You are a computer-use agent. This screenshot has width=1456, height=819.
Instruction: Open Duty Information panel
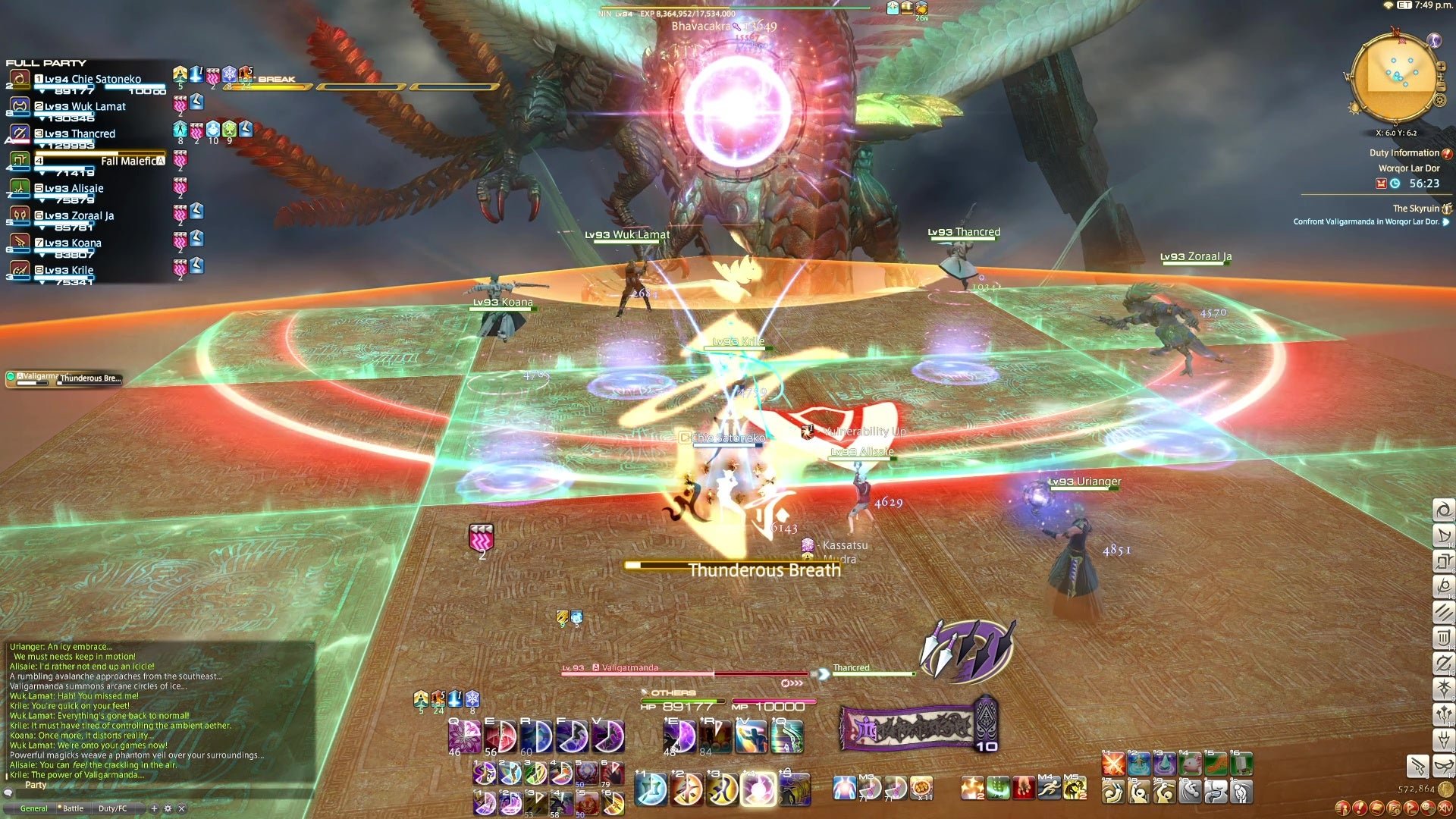[1404, 153]
